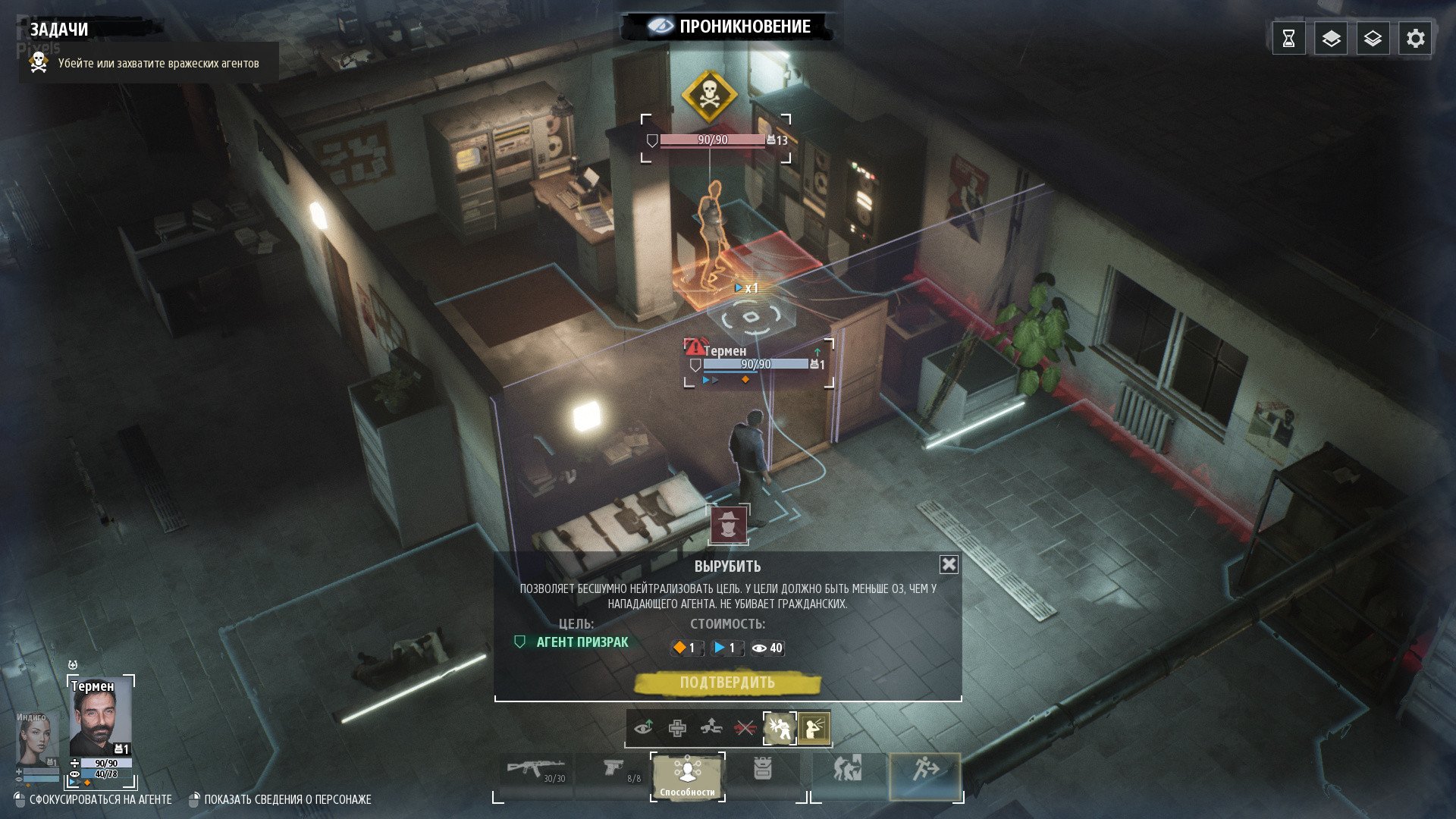Close the ВЫРУБИТЬ ability panel
The height and width of the screenshot is (819, 1456).
point(949,564)
